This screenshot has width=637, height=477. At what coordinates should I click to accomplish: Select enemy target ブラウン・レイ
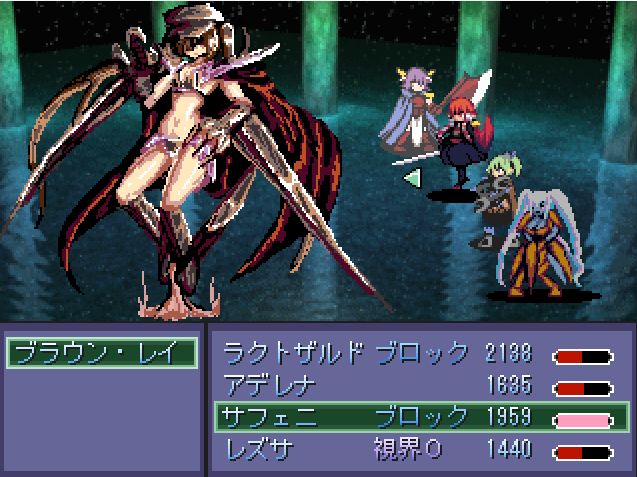100,353
